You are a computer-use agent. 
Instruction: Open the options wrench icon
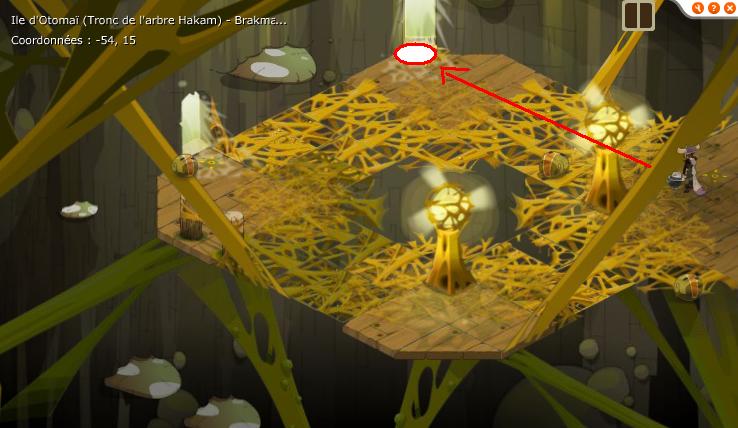click(x=697, y=8)
